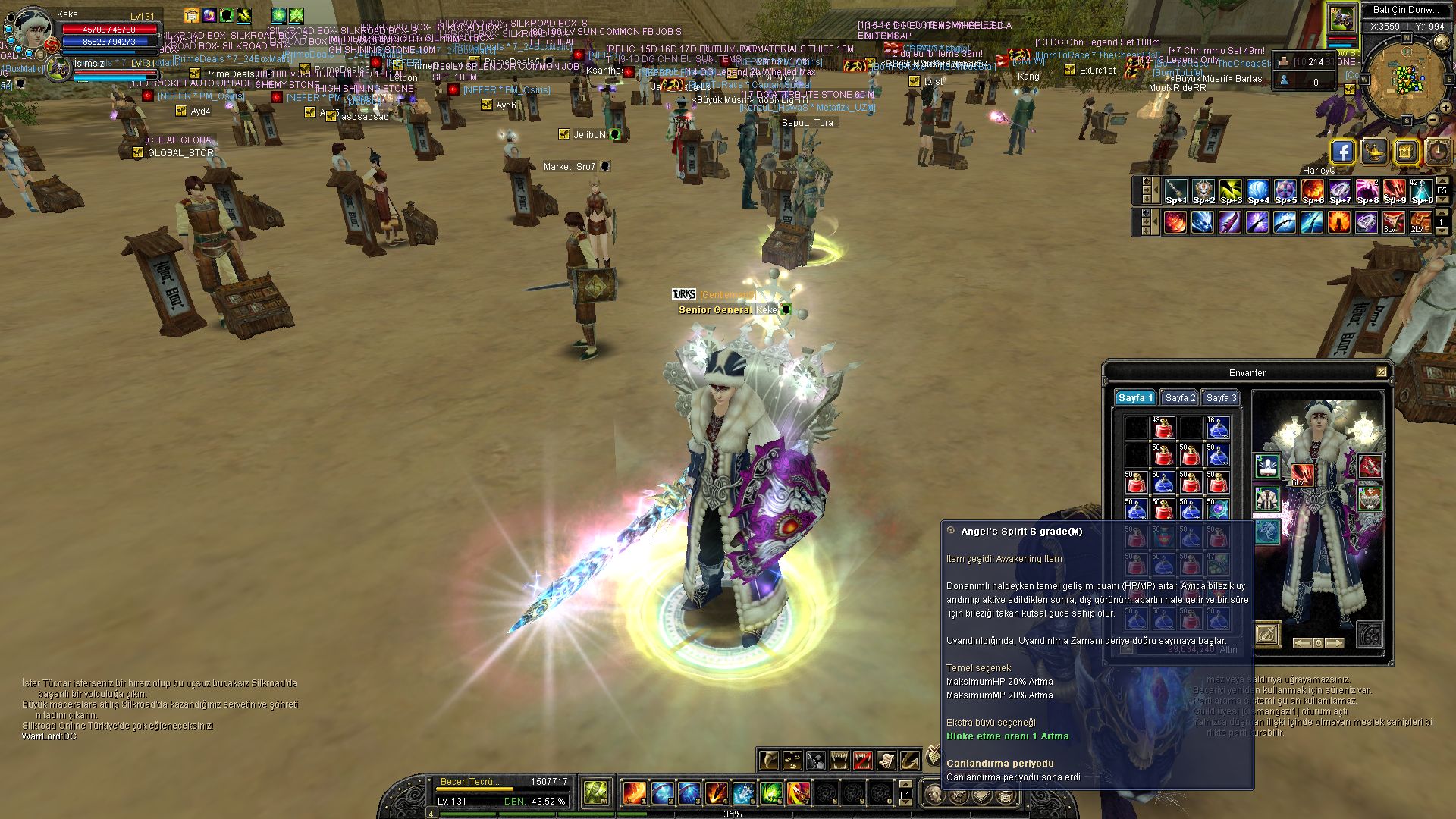The width and height of the screenshot is (1456, 819).
Task: Open the Sayfa 3 inventory page
Action: 1221,398
